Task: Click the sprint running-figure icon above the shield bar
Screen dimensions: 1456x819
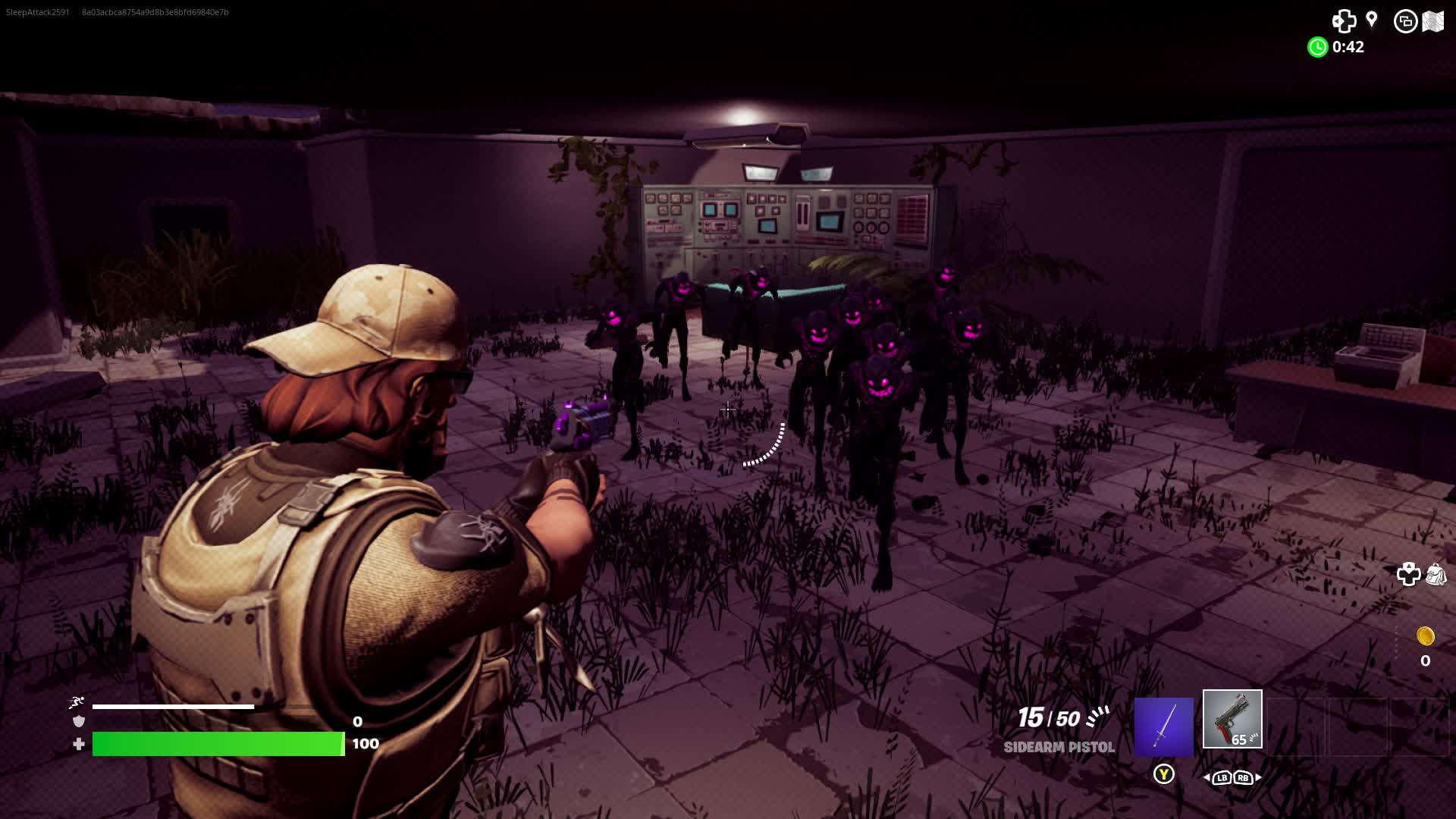Action: tap(76, 703)
